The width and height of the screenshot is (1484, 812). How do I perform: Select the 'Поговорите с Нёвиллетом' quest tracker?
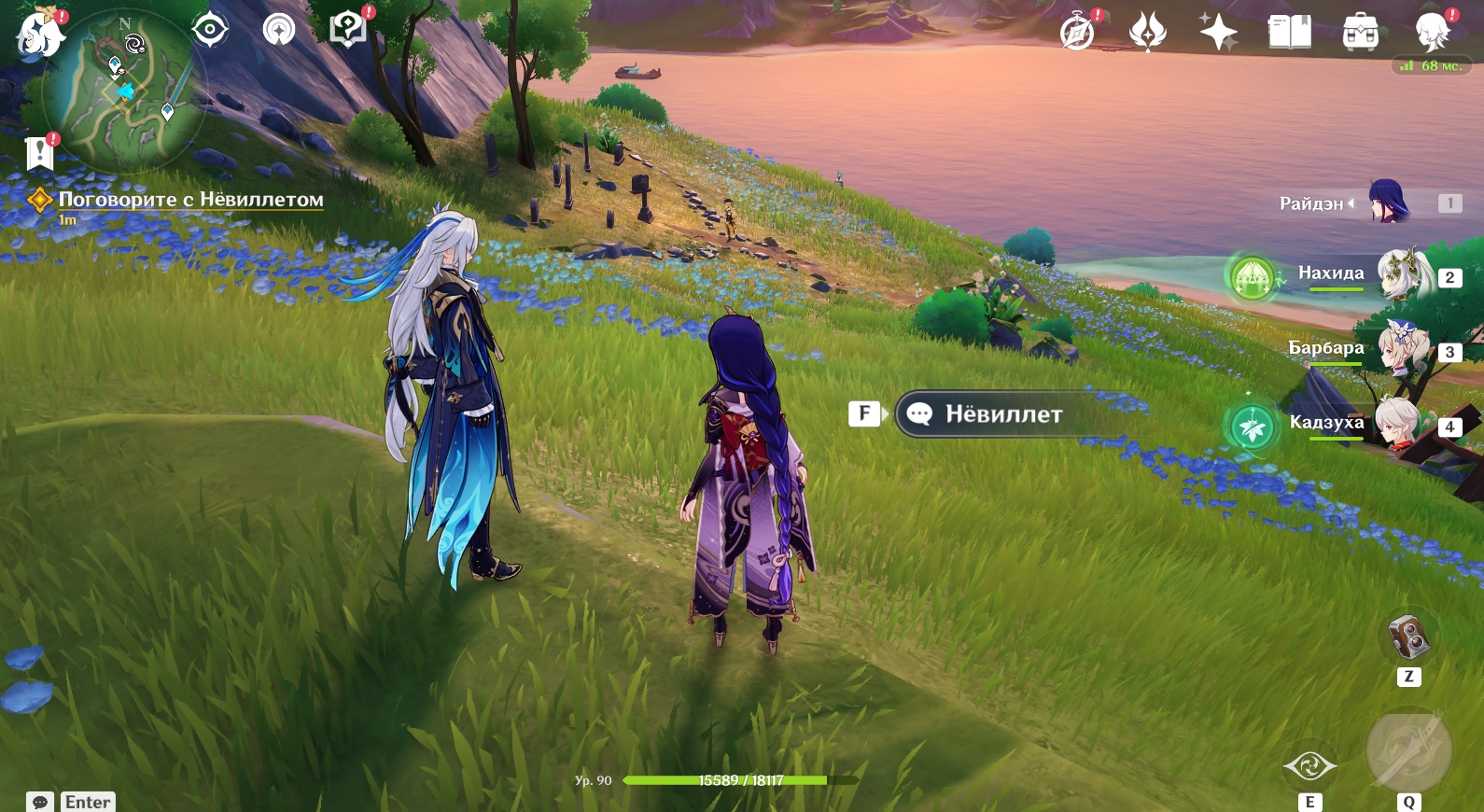(x=190, y=200)
